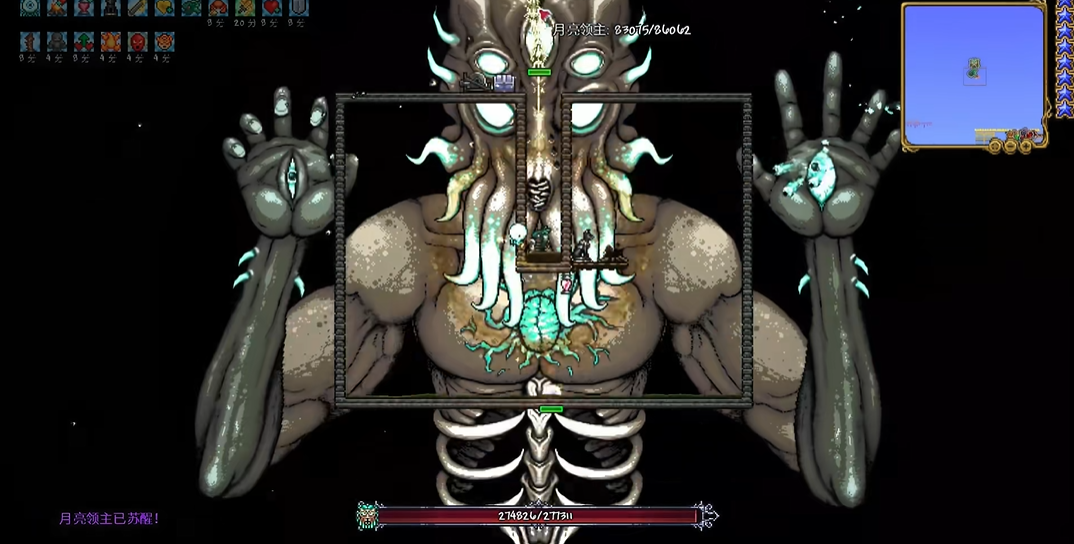
Task: Click the pale eye buff icon
Action: tap(30, 8)
